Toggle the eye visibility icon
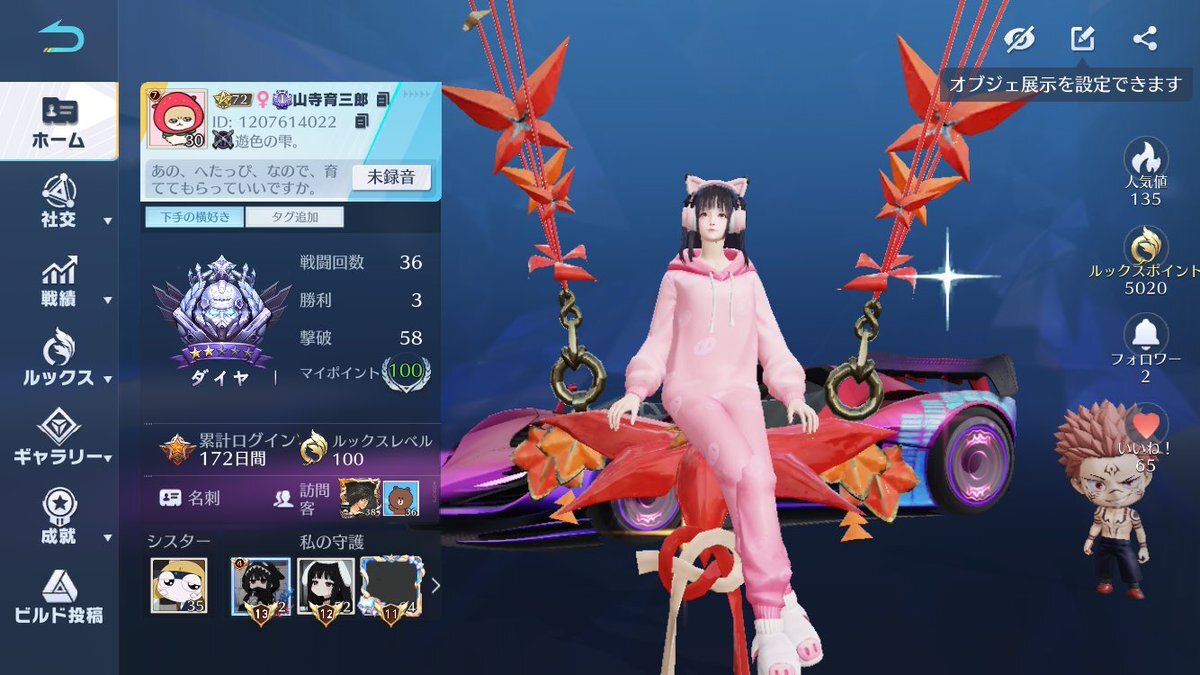1200x675 pixels. (x=1019, y=39)
